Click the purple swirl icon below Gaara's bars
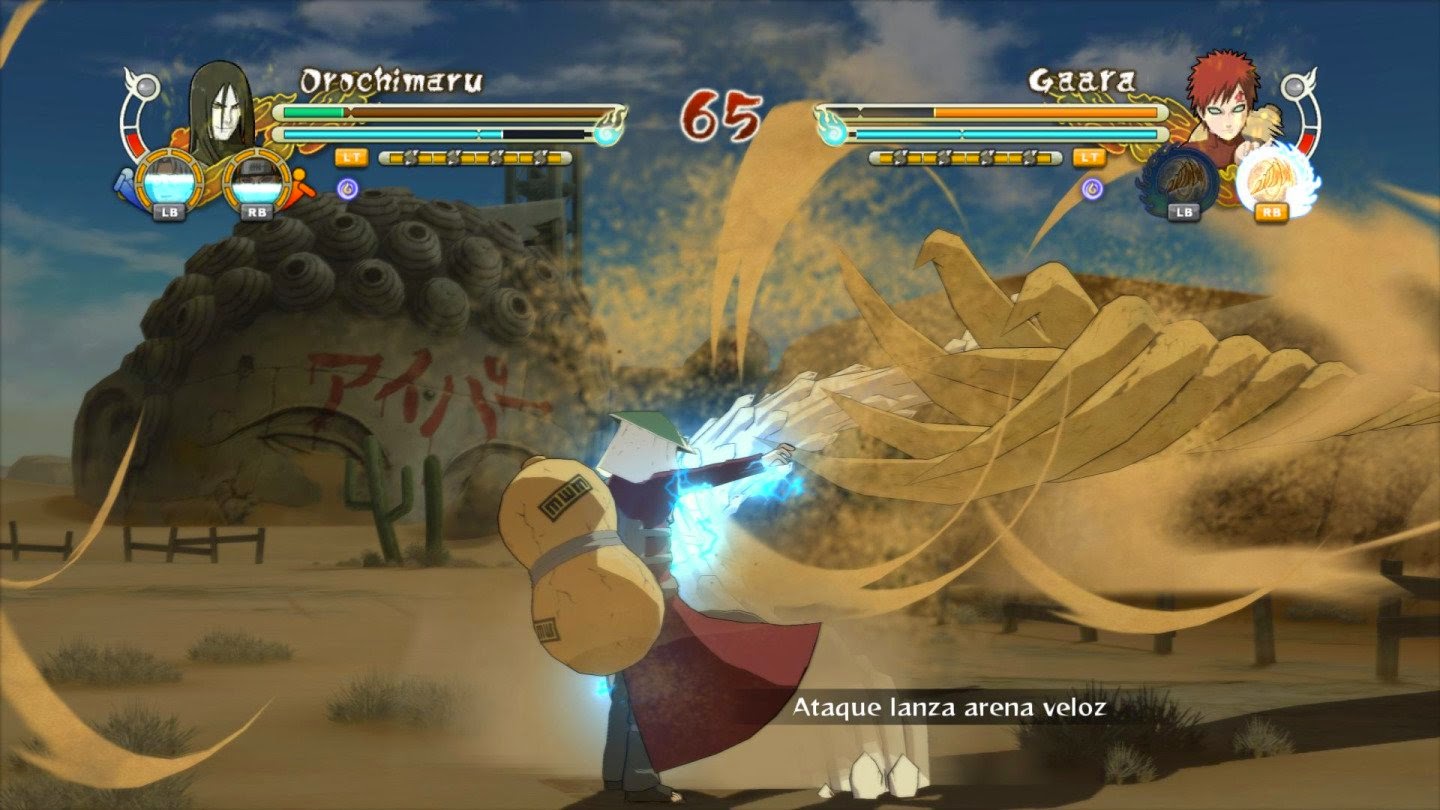The image size is (1440, 810). [x=1093, y=188]
